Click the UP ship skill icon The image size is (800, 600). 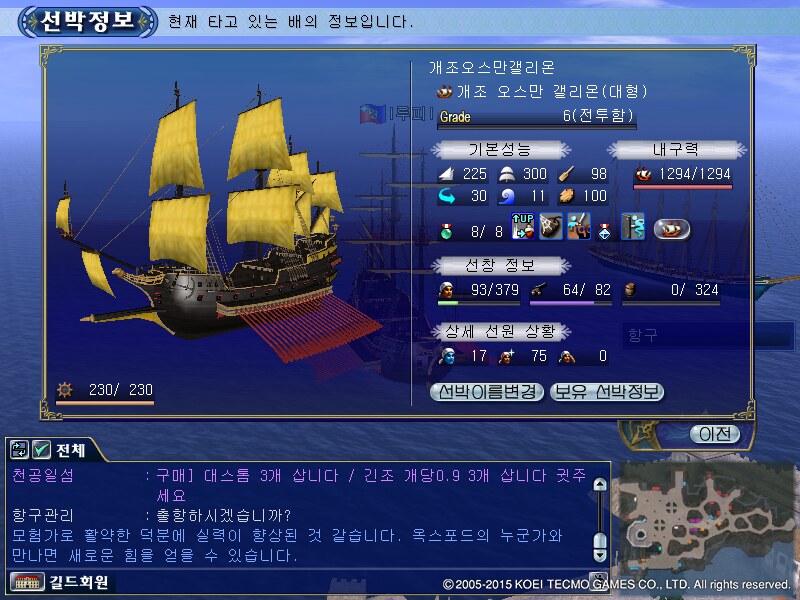tap(524, 228)
